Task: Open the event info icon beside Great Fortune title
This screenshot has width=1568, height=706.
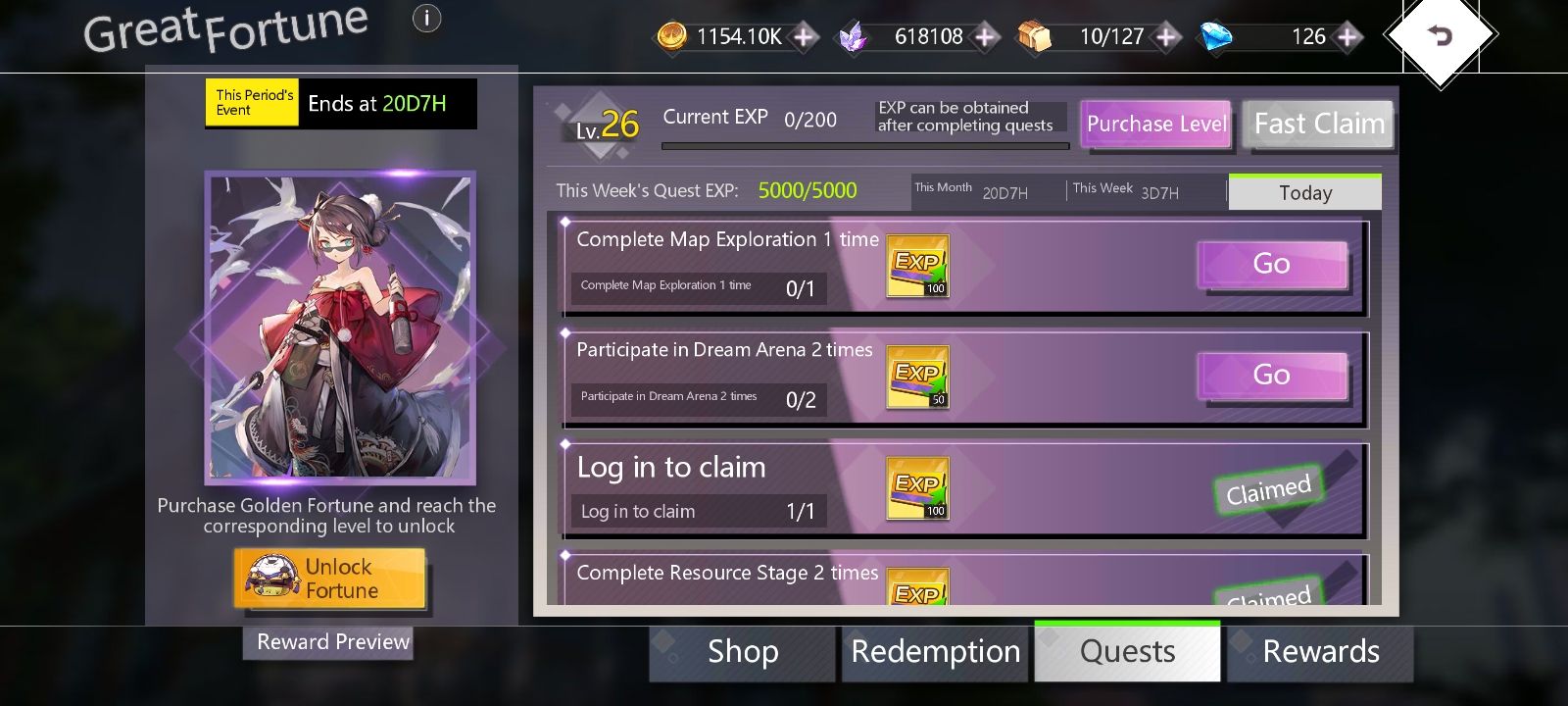Action: pyautogui.click(x=425, y=18)
